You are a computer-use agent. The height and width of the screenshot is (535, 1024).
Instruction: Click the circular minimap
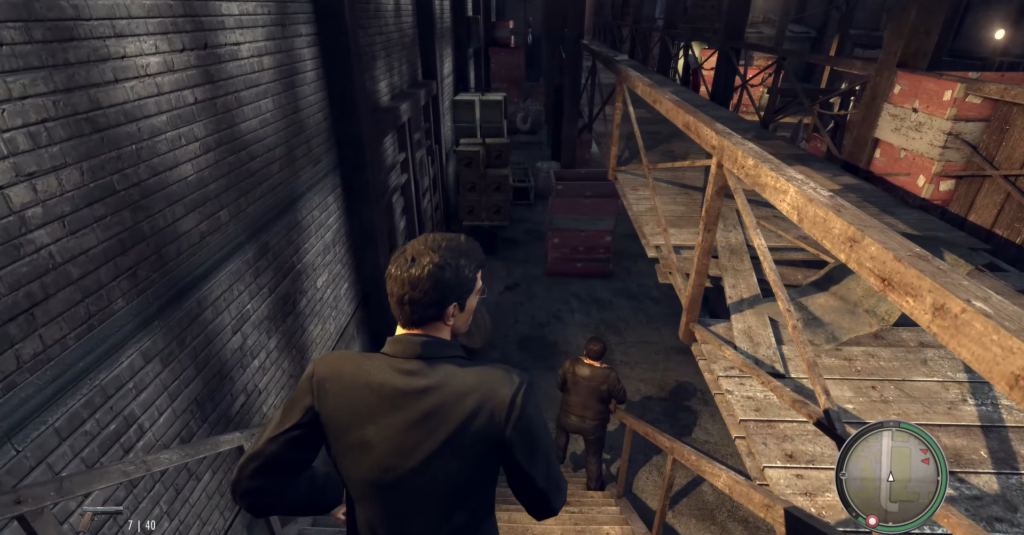tap(890, 476)
